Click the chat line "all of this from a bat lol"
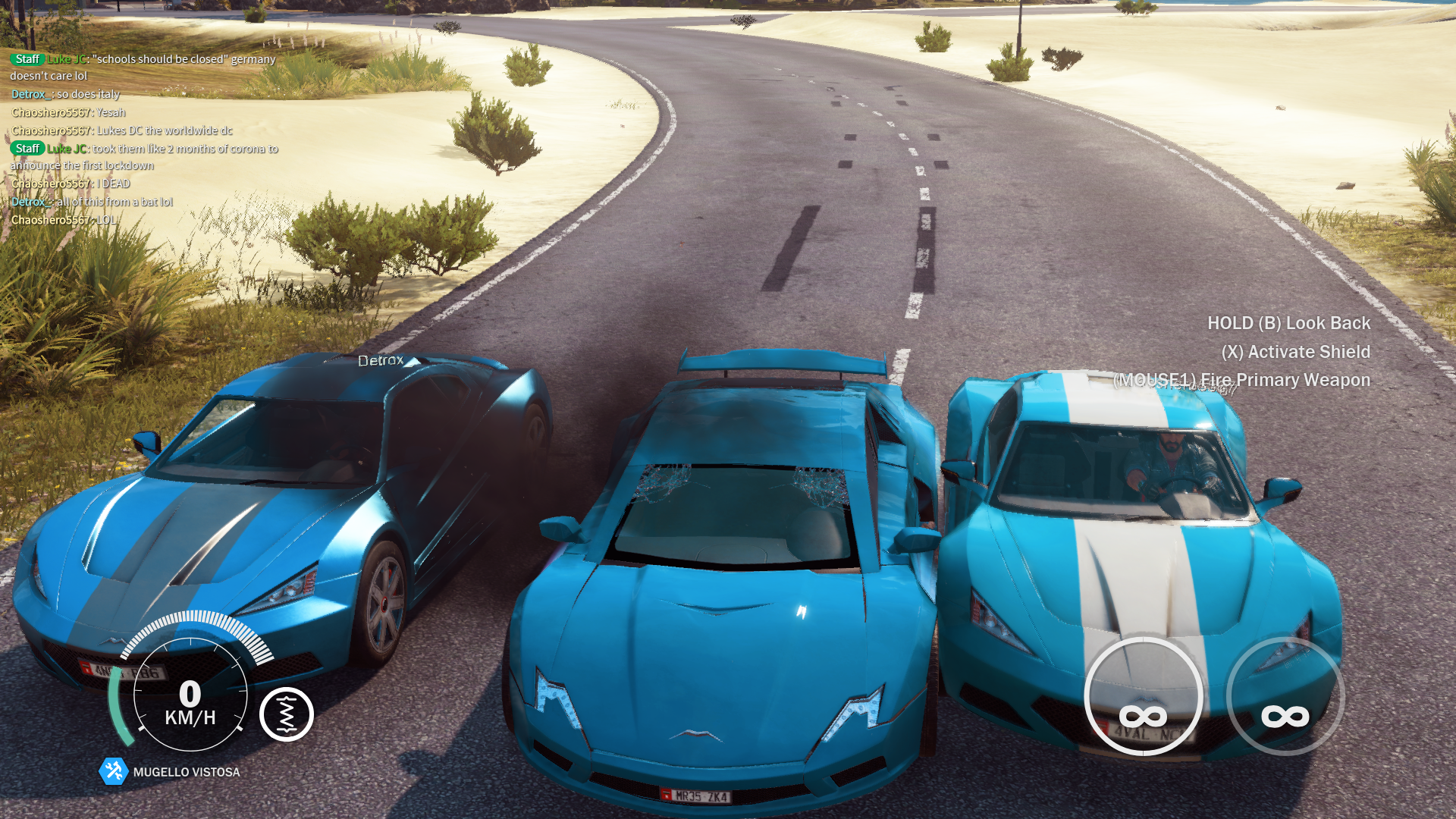This screenshot has width=1456, height=819. point(114,202)
